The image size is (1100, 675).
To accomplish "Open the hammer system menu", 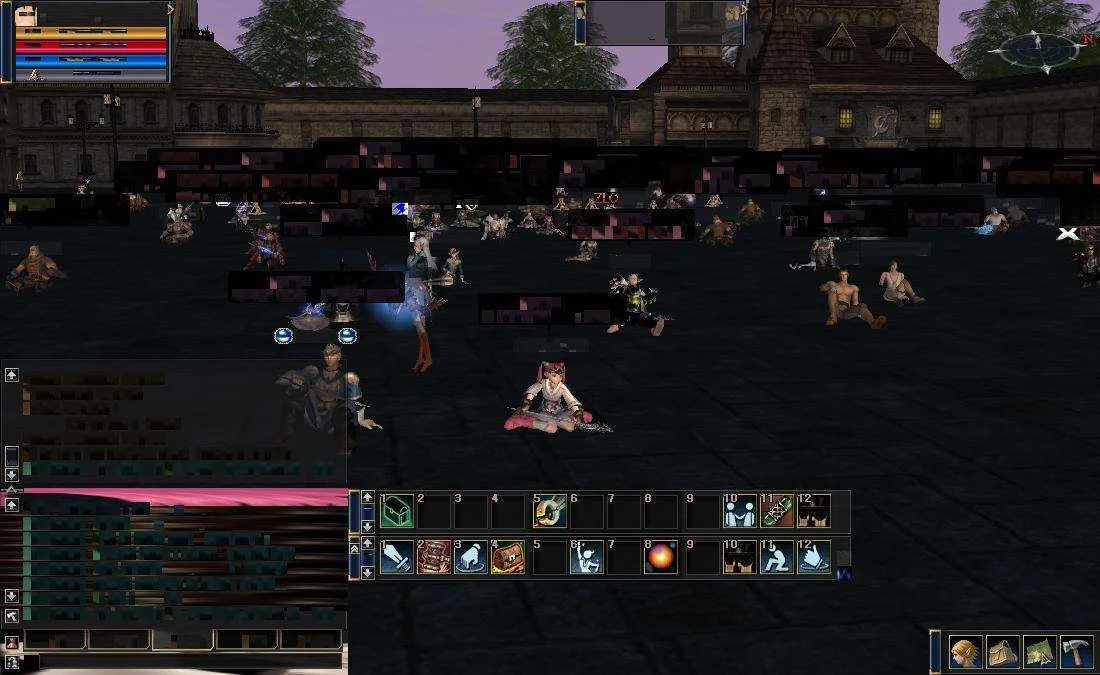I will pyautogui.click(x=1077, y=653).
